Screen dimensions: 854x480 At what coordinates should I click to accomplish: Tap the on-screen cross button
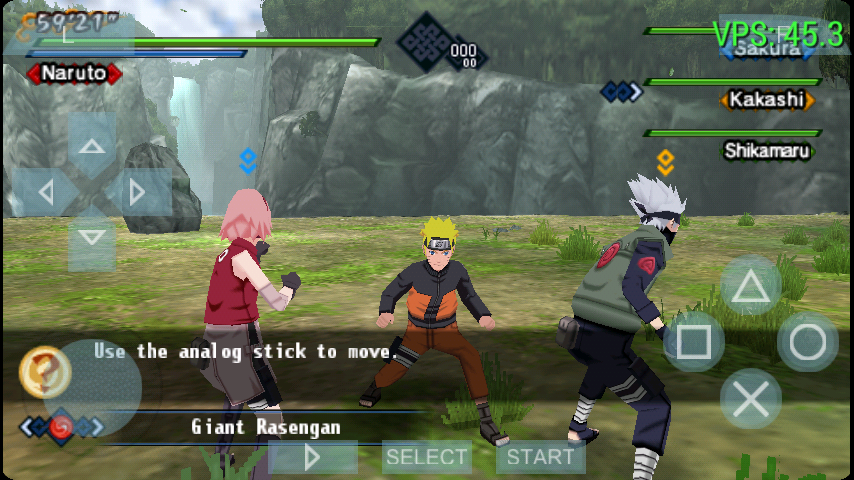pyautogui.click(x=751, y=399)
